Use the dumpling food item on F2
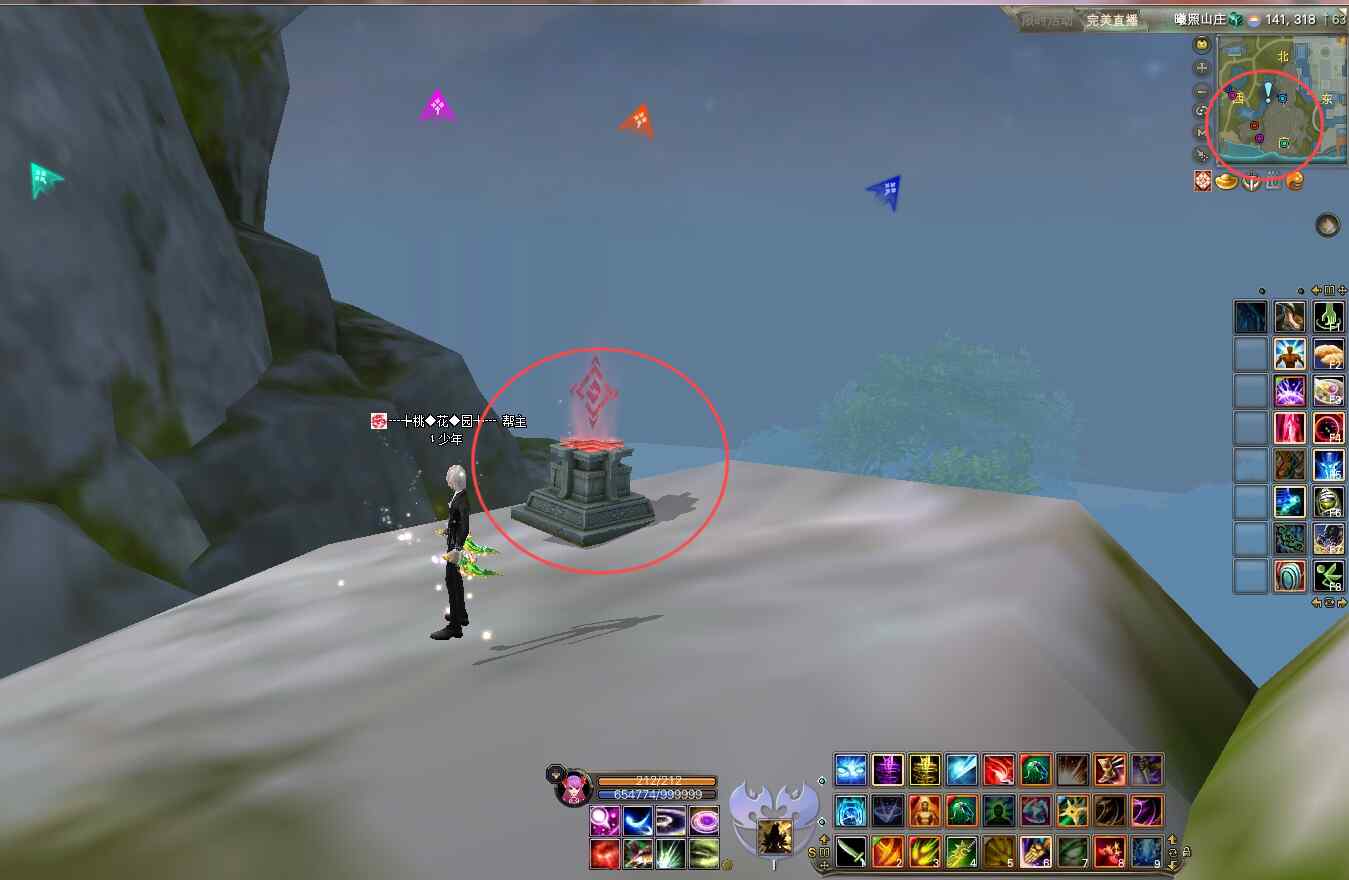 (x=1328, y=354)
